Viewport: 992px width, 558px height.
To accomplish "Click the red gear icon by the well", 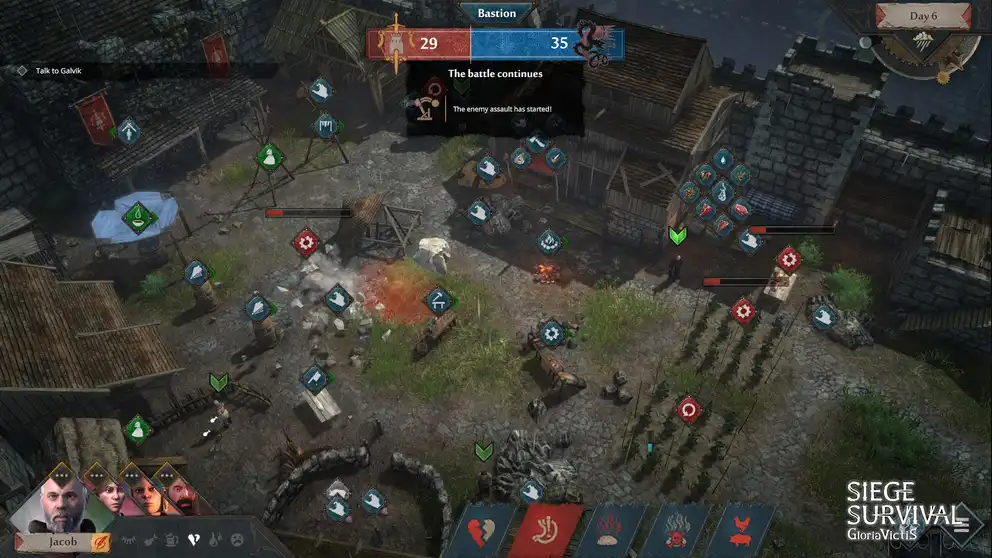I will point(306,241).
